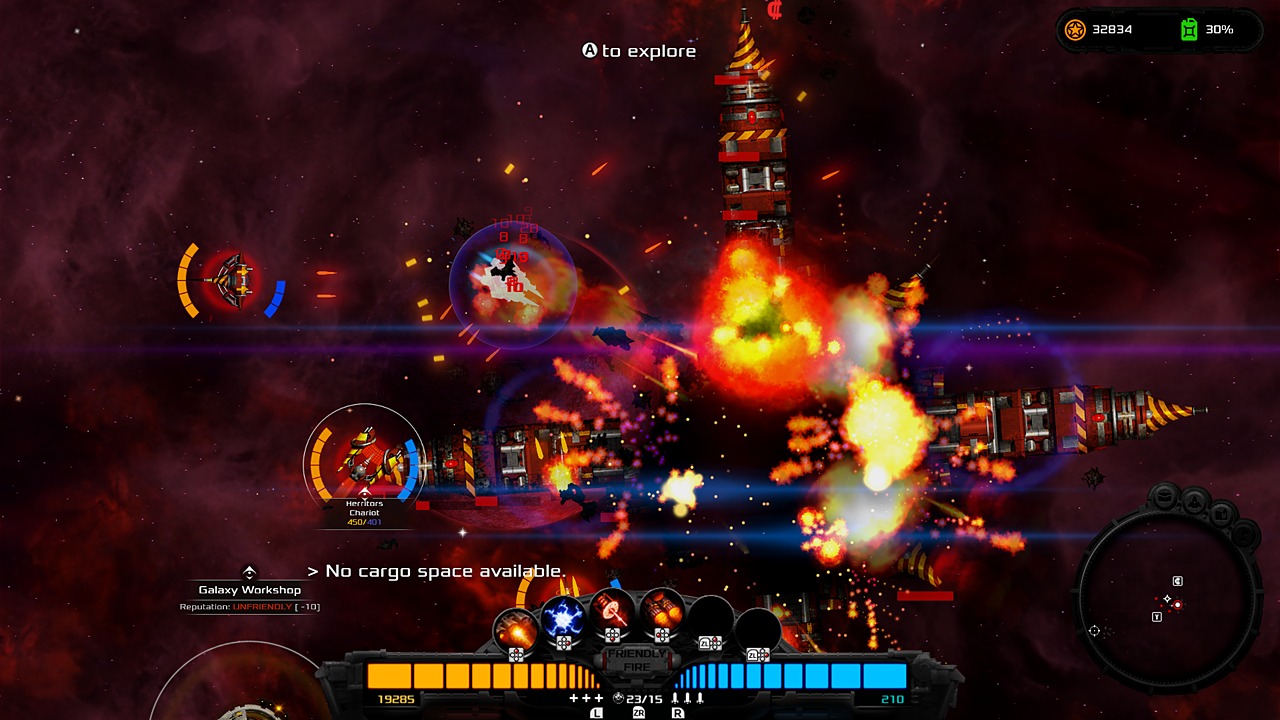Toggle the FRIENDLY FIRE setting

[x=635, y=660]
